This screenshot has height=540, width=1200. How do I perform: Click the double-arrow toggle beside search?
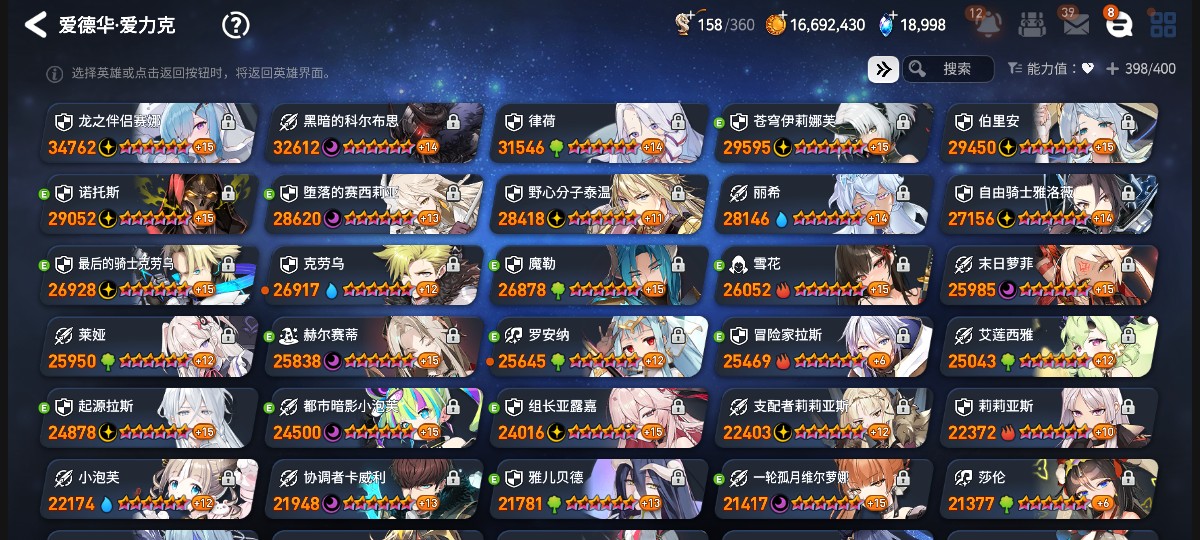883,69
